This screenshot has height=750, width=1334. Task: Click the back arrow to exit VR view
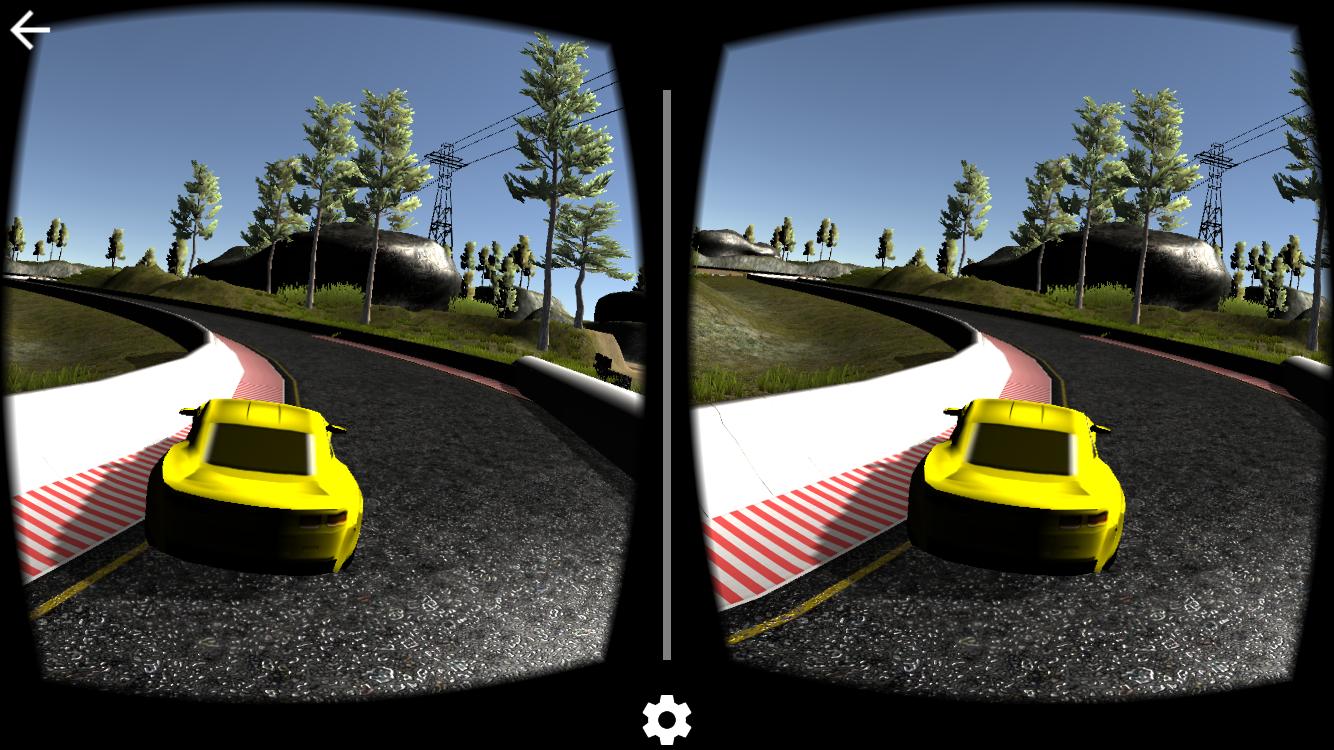pos(28,28)
